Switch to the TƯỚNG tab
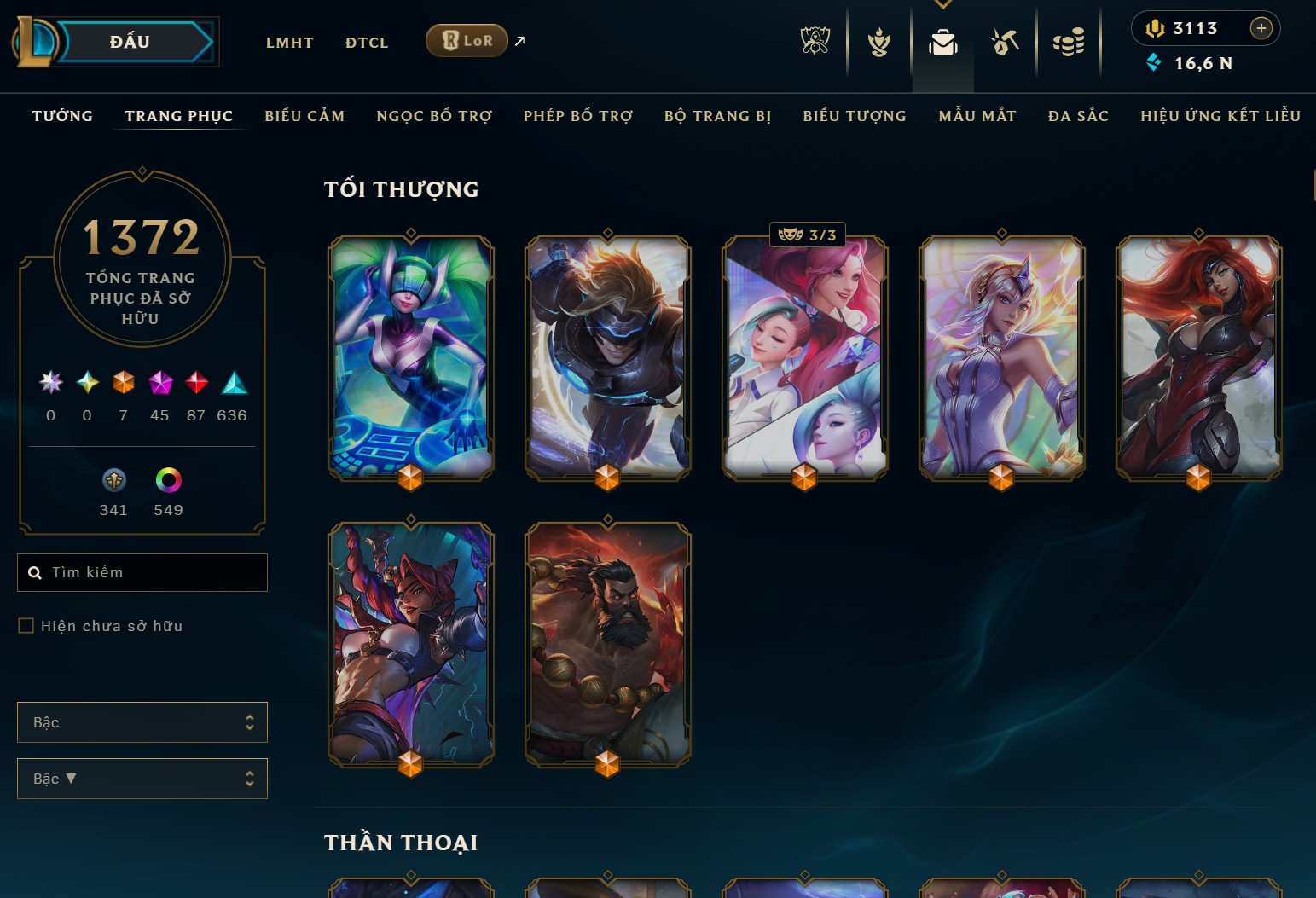Screen dimensions: 1316x898 click(61, 116)
